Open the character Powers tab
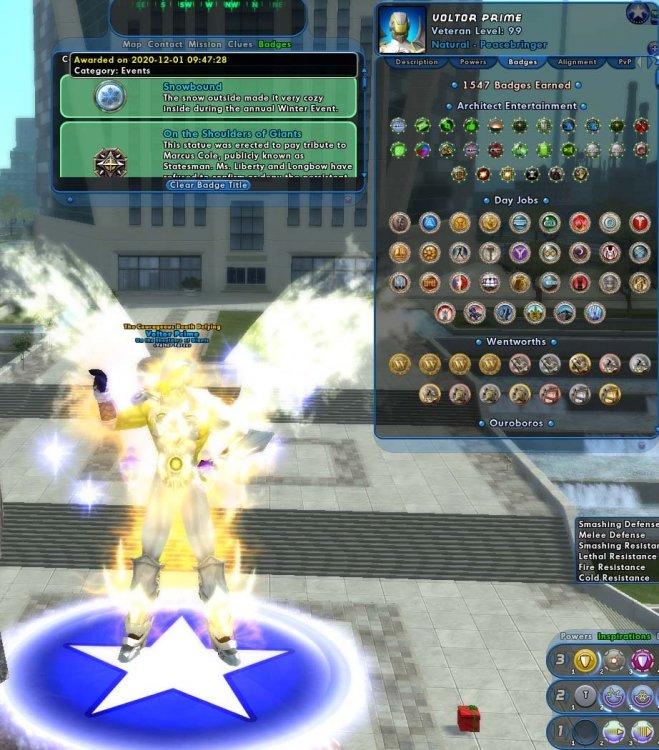Image resolution: width=659 pixels, height=750 pixels. pyautogui.click(x=473, y=62)
